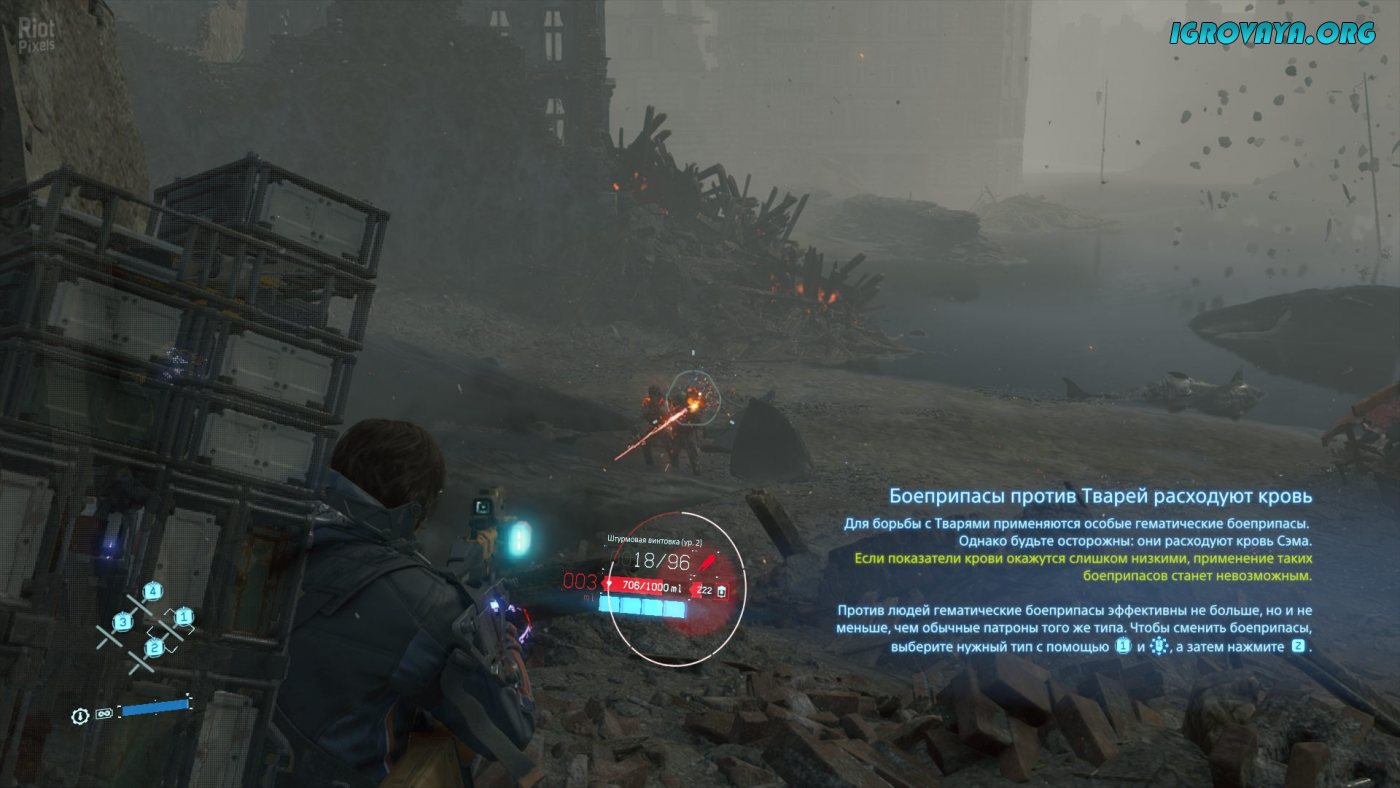Viewport: 1400px width, 788px height.
Task: Click the infinity symbol tag icon
Action: (x=104, y=715)
